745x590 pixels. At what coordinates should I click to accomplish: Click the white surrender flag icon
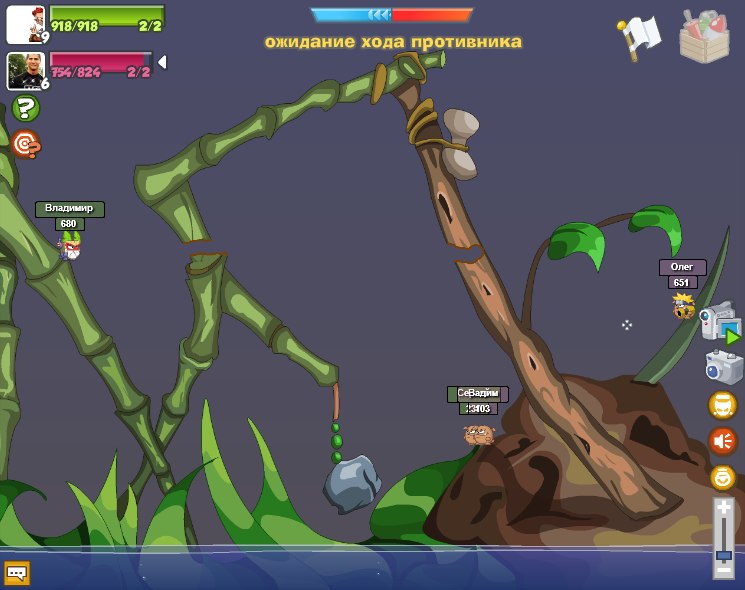point(640,36)
